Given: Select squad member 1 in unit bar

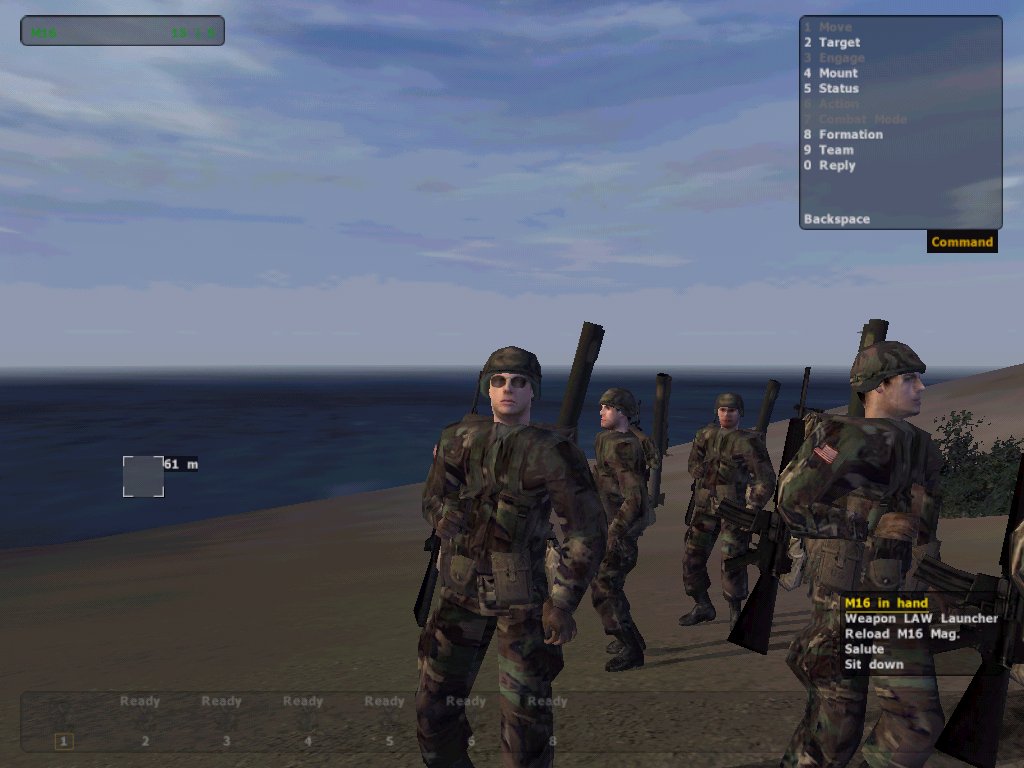Looking at the screenshot, I should click(x=63, y=741).
